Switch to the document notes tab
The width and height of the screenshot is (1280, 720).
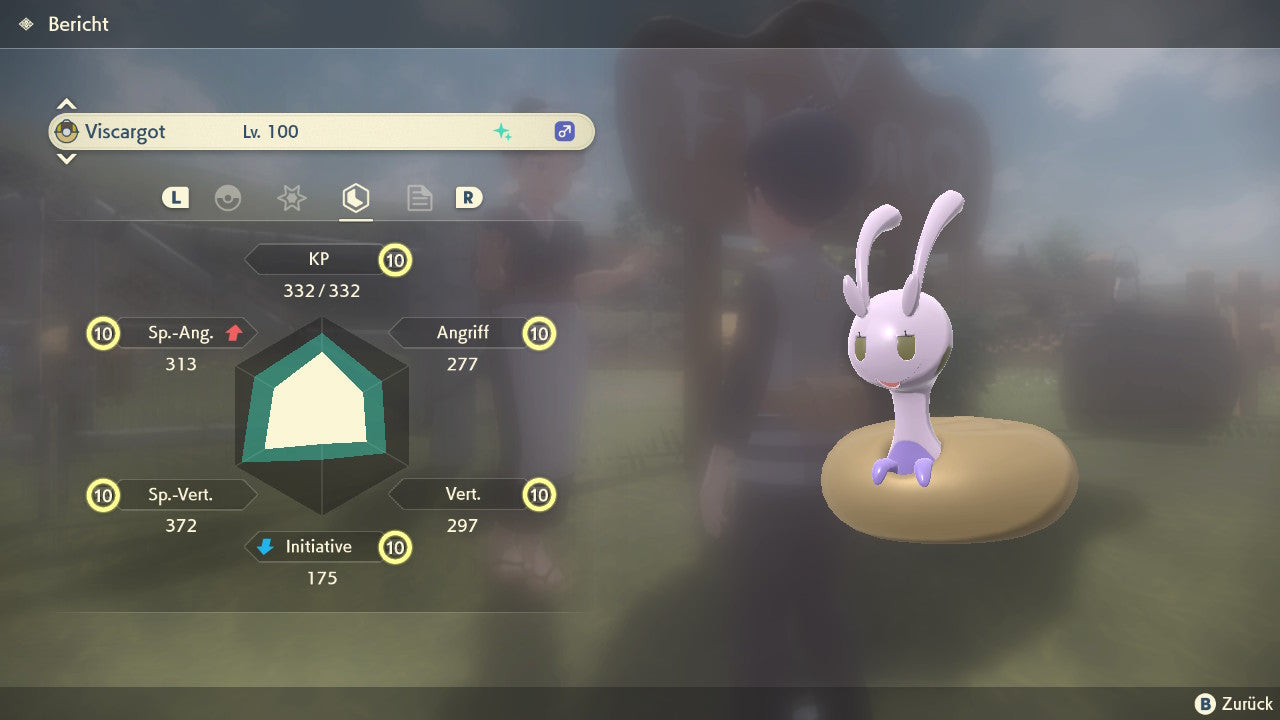419,198
